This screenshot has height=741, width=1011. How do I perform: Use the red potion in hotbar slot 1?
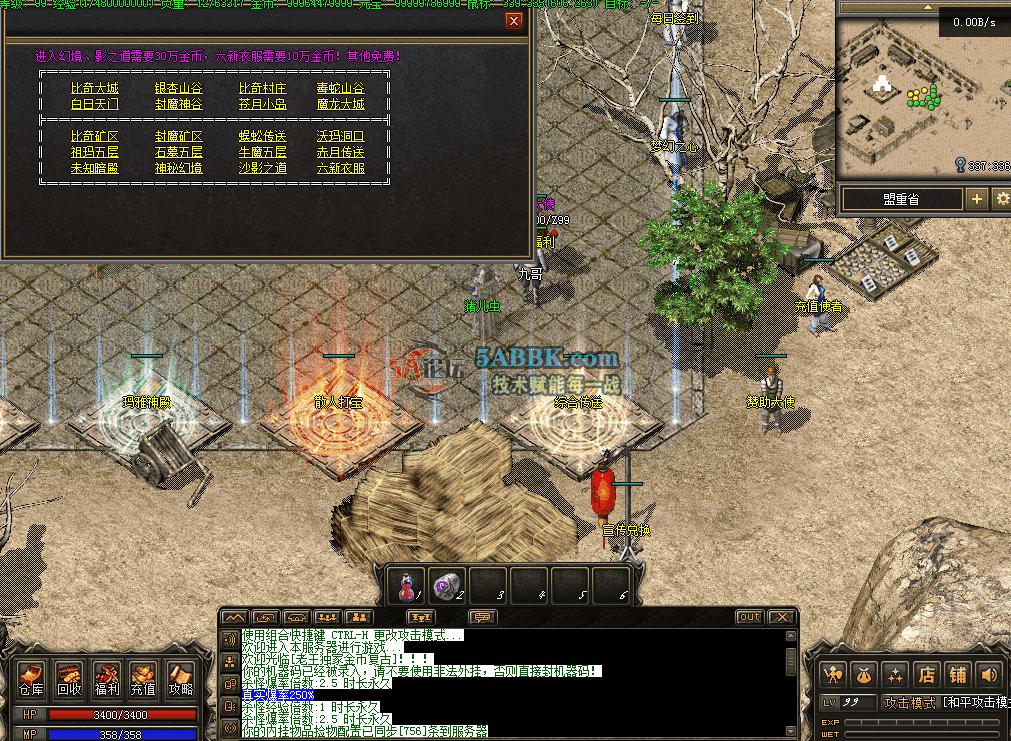point(407,585)
